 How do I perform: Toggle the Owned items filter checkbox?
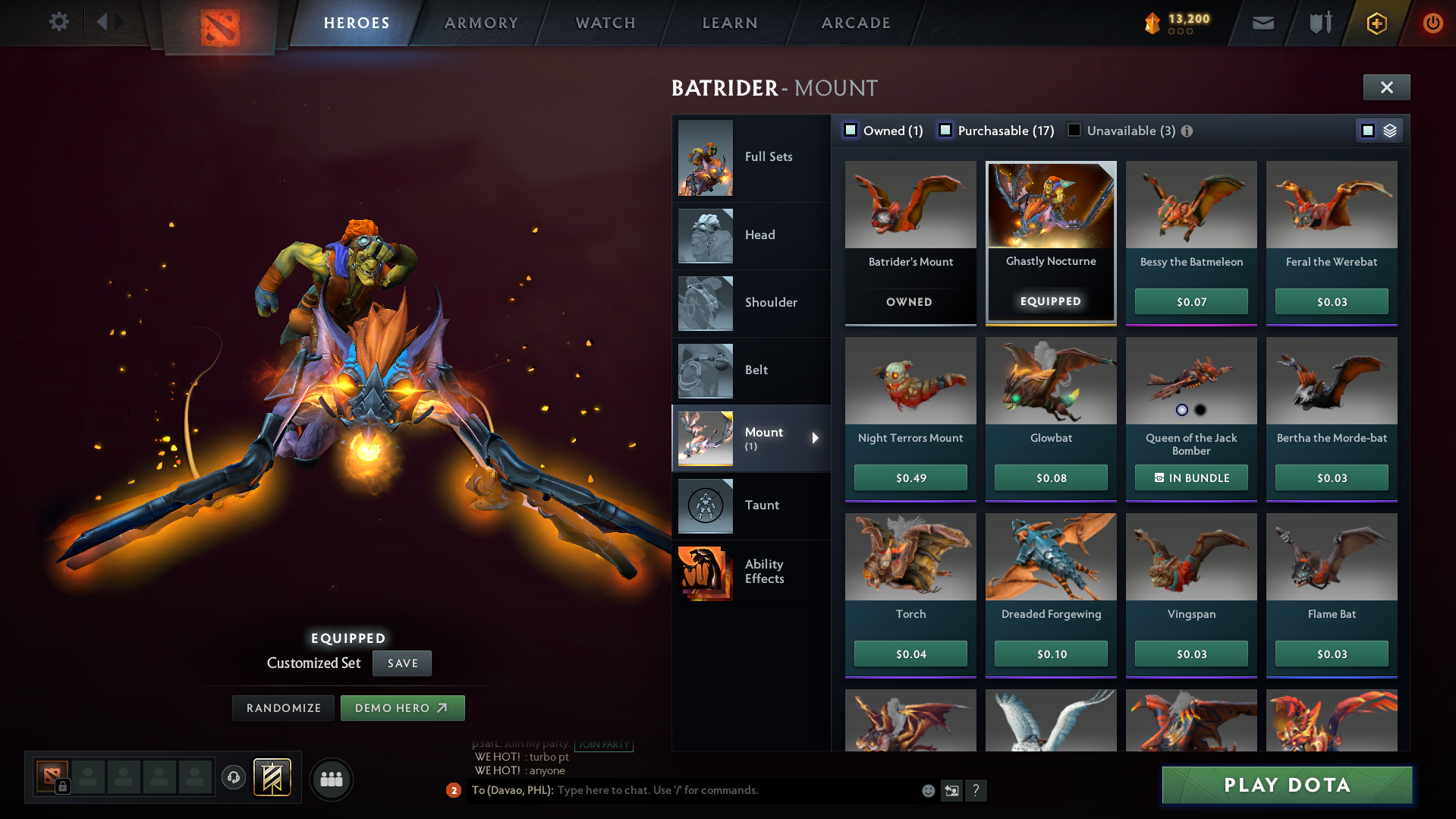(x=851, y=130)
